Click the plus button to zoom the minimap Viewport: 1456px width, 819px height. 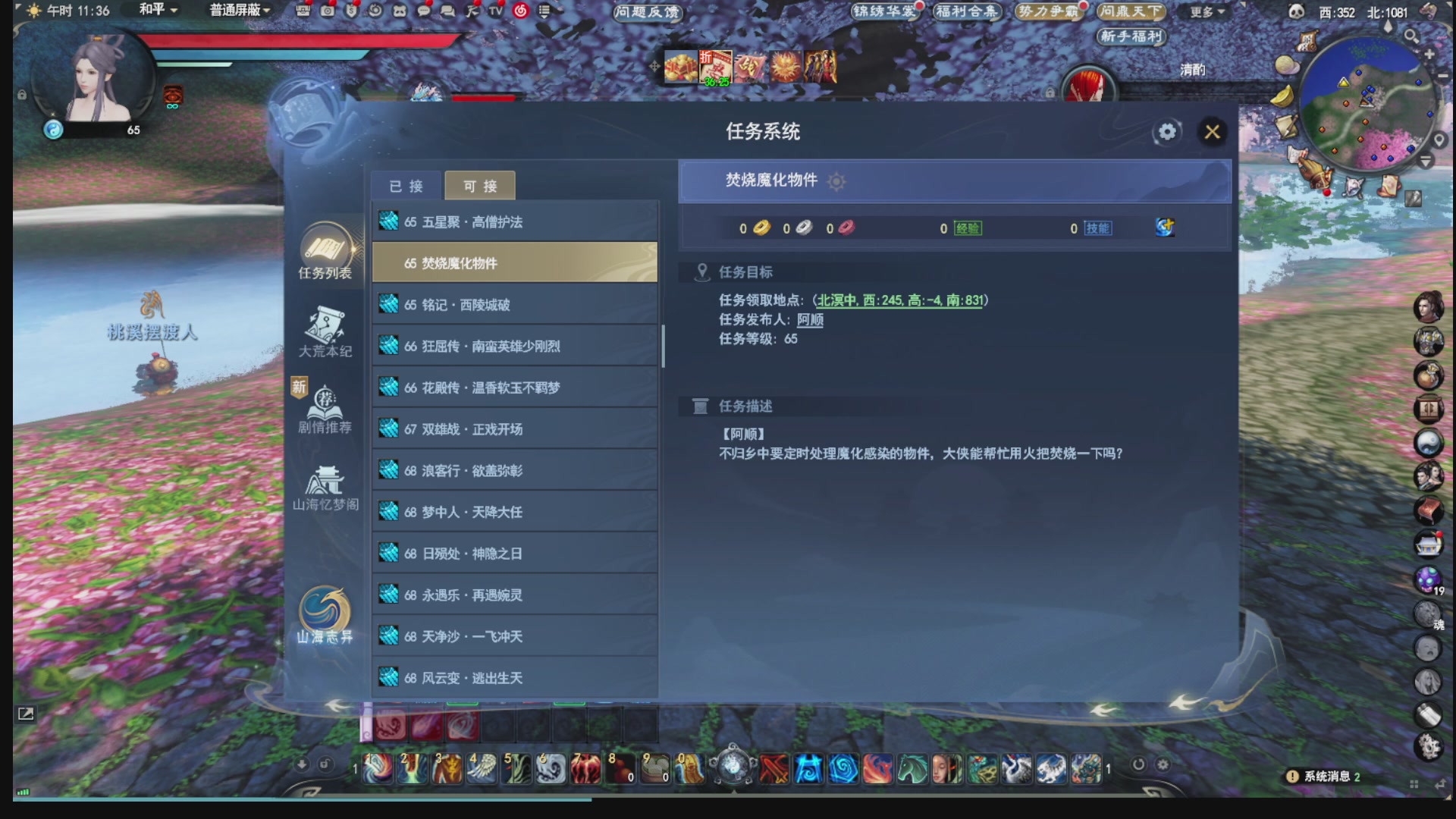[1429, 54]
